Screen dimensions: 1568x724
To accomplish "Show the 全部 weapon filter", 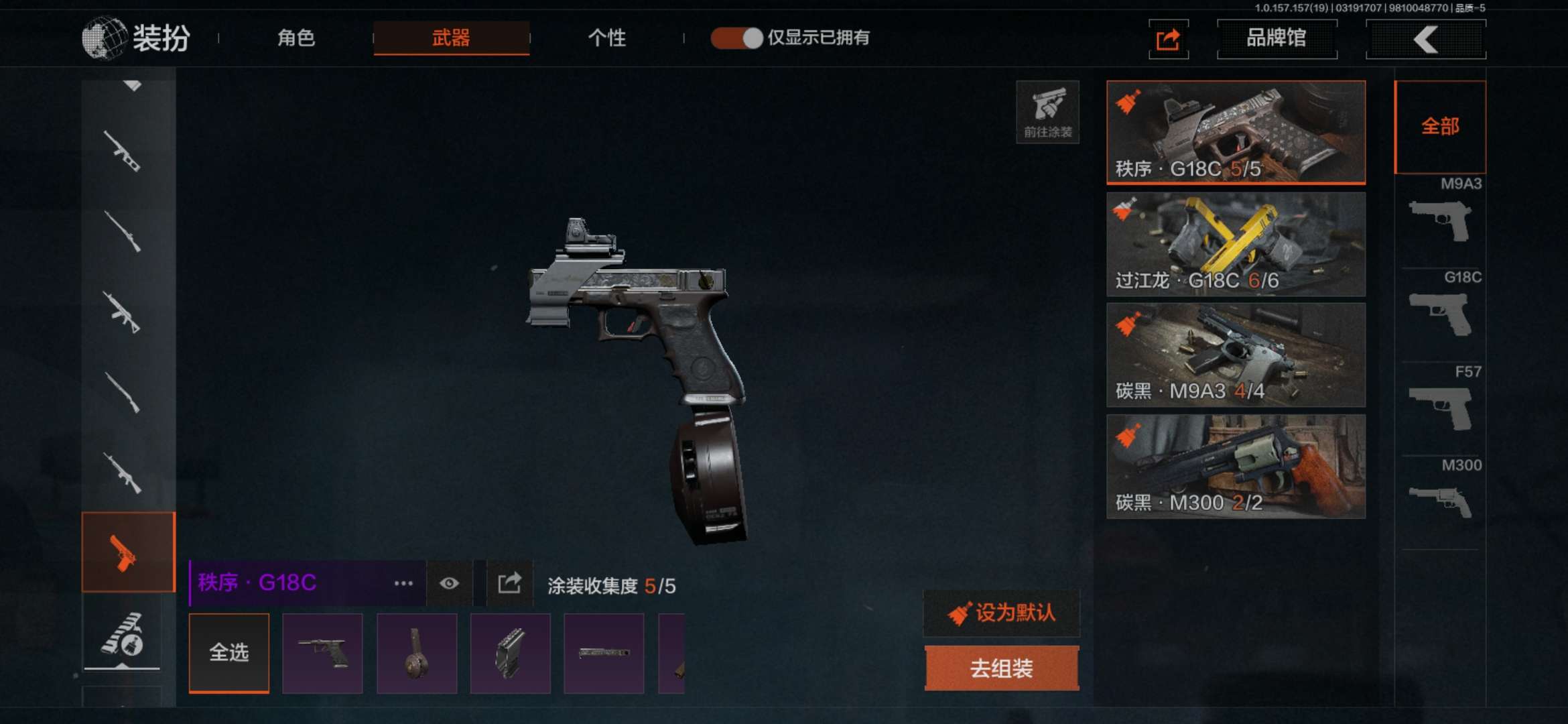I will click(x=1440, y=127).
